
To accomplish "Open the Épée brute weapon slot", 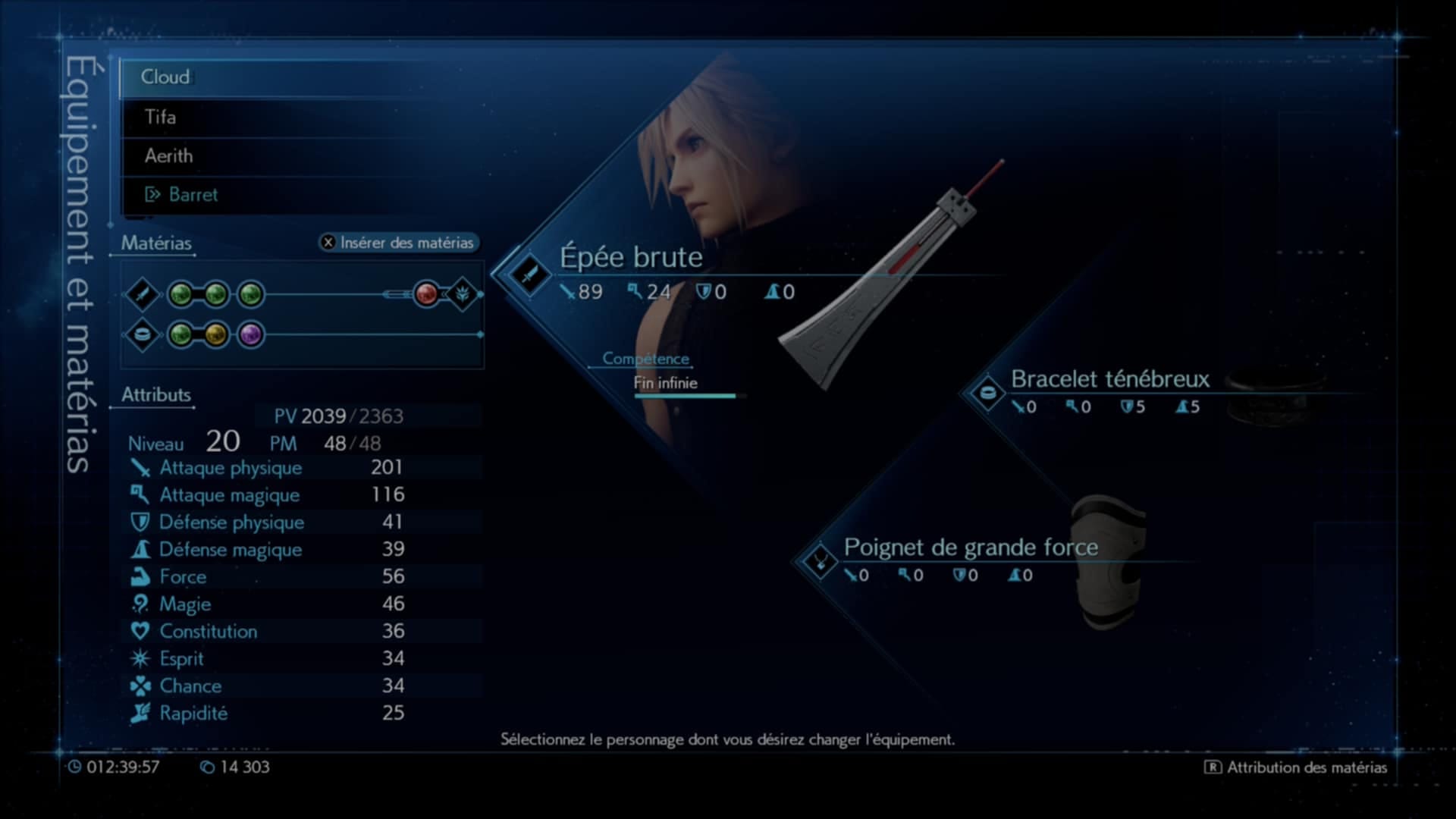I will 631,258.
